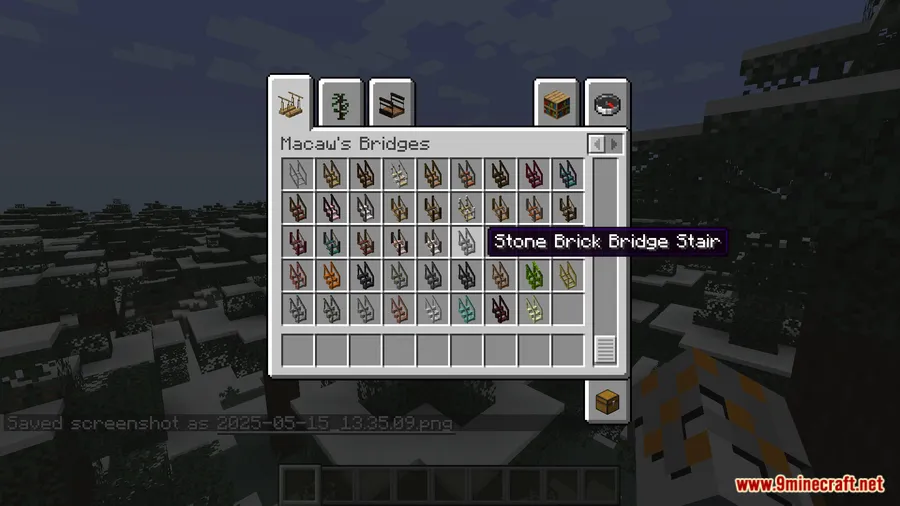Open the chest survival inventory tab
This screenshot has height=506, width=900.
tap(606, 401)
